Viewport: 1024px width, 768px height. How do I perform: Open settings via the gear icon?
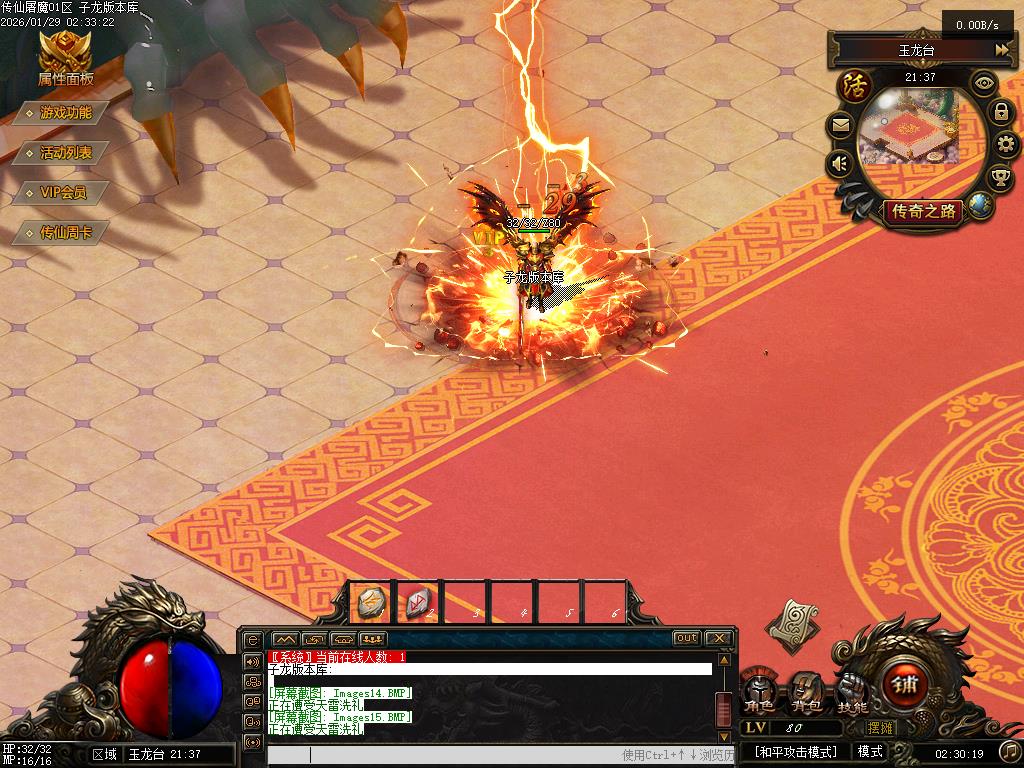pyautogui.click(x=1006, y=145)
